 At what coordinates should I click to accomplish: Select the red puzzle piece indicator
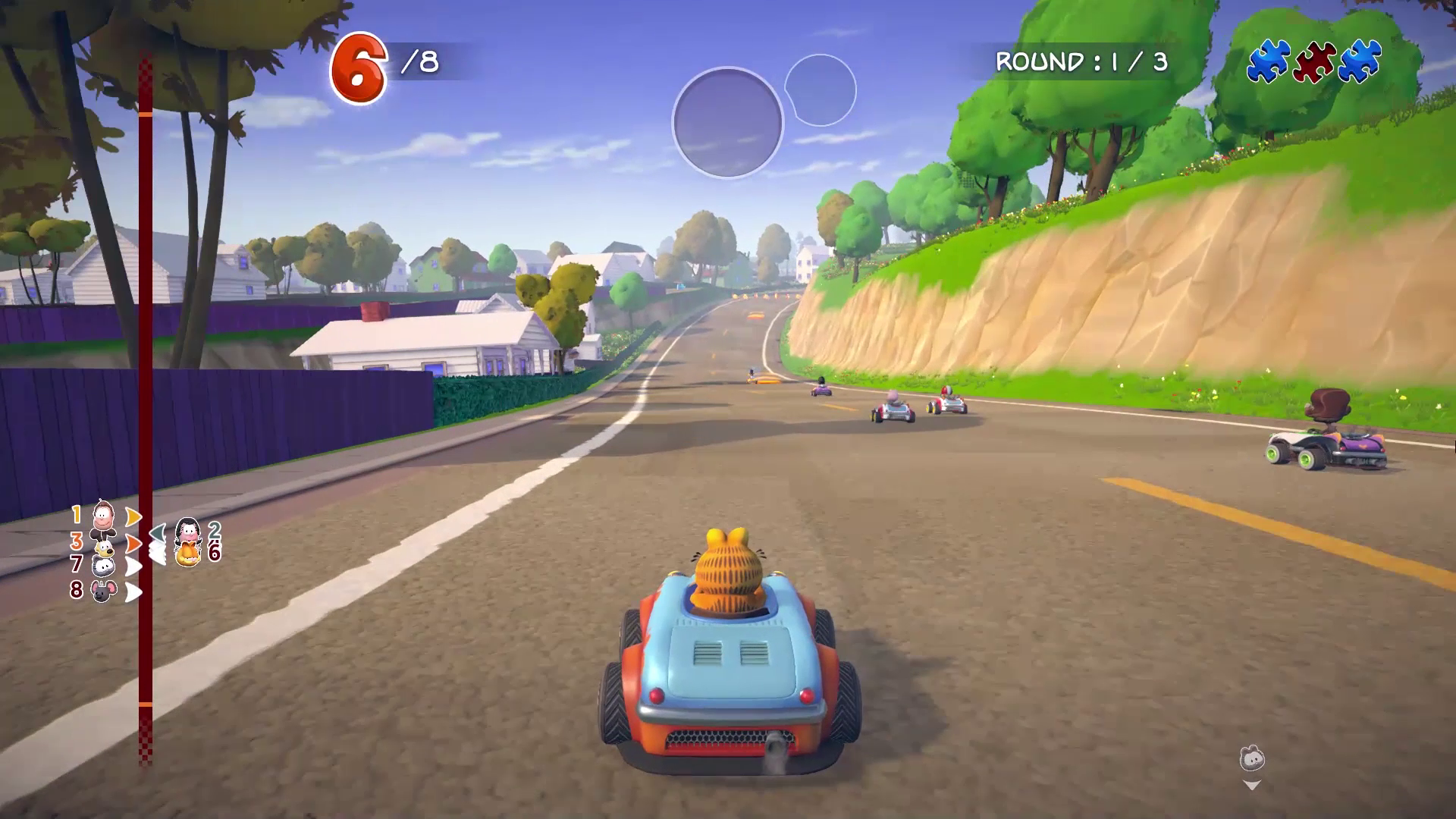tap(1315, 60)
